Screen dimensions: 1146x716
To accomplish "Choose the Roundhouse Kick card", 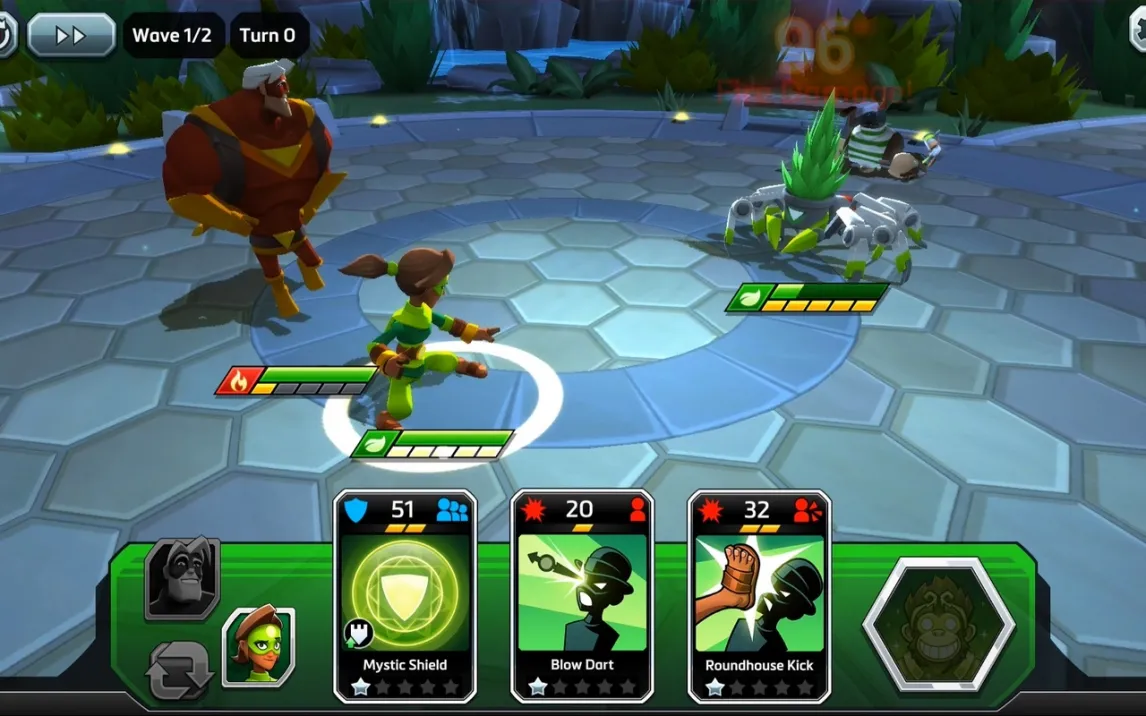I will tap(759, 596).
